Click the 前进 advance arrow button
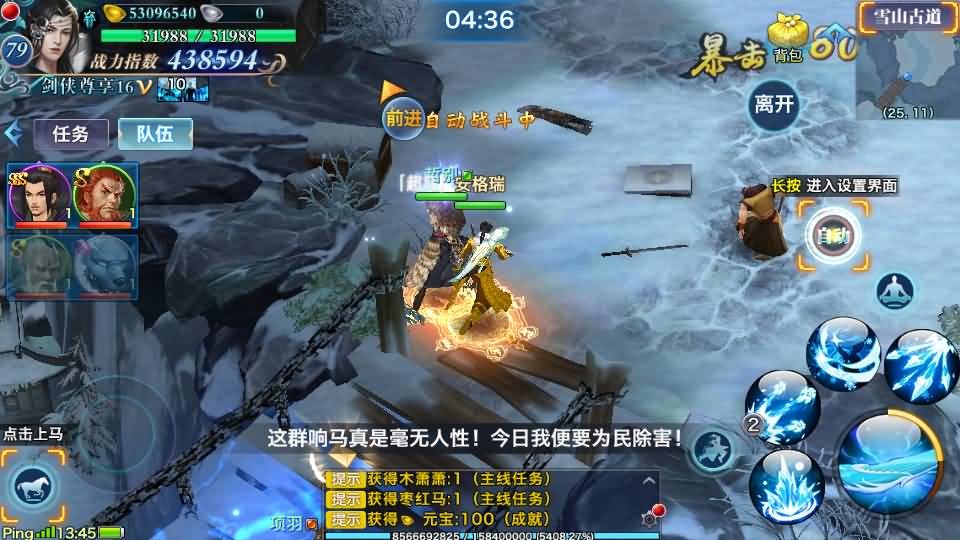Viewport: 960px width, 540px height. (x=402, y=118)
